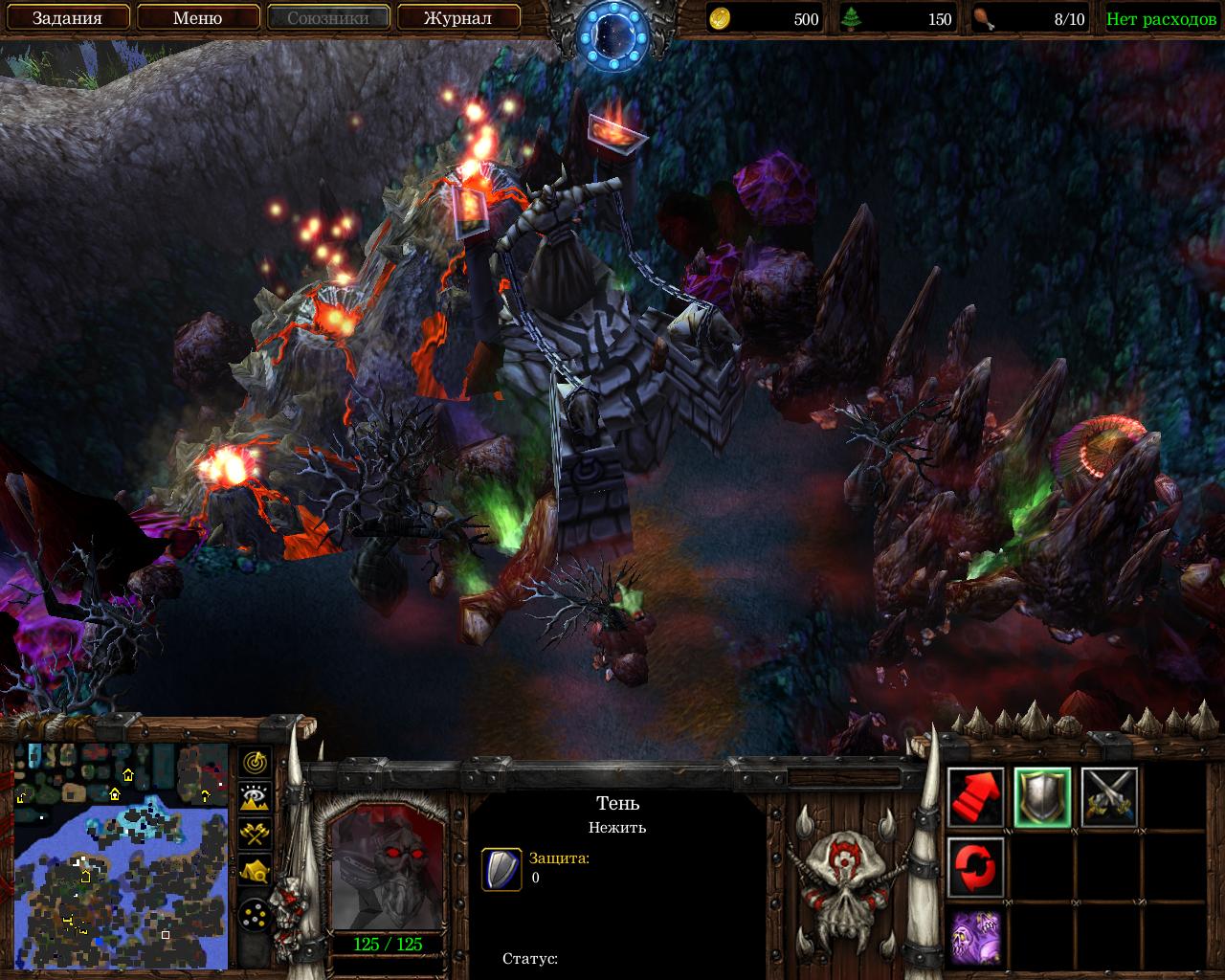Open the Задания quests panel
The height and width of the screenshot is (980, 1225).
[x=67, y=18]
